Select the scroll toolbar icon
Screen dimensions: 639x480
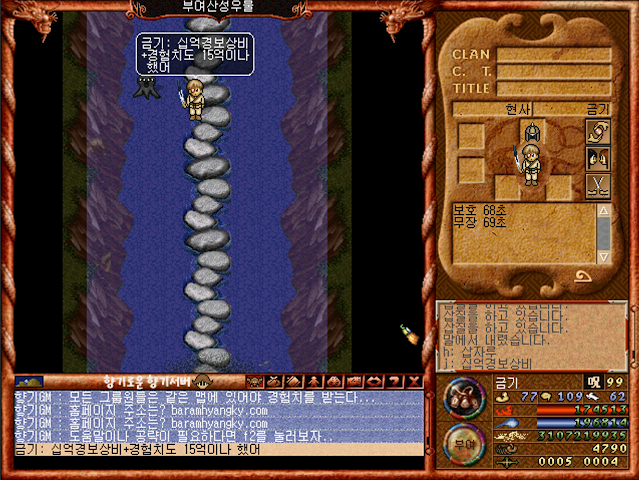pyautogui.click(x=294, y=382)
